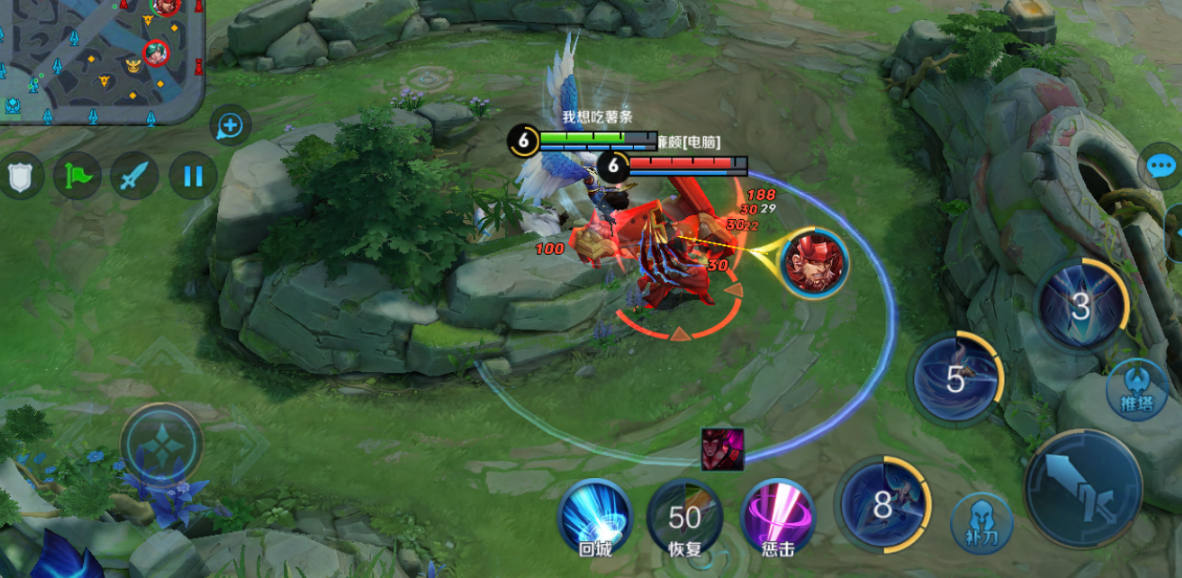Activate the 回城 recall spell
This screenshot has width=1182, height=578.
(594, 514)
